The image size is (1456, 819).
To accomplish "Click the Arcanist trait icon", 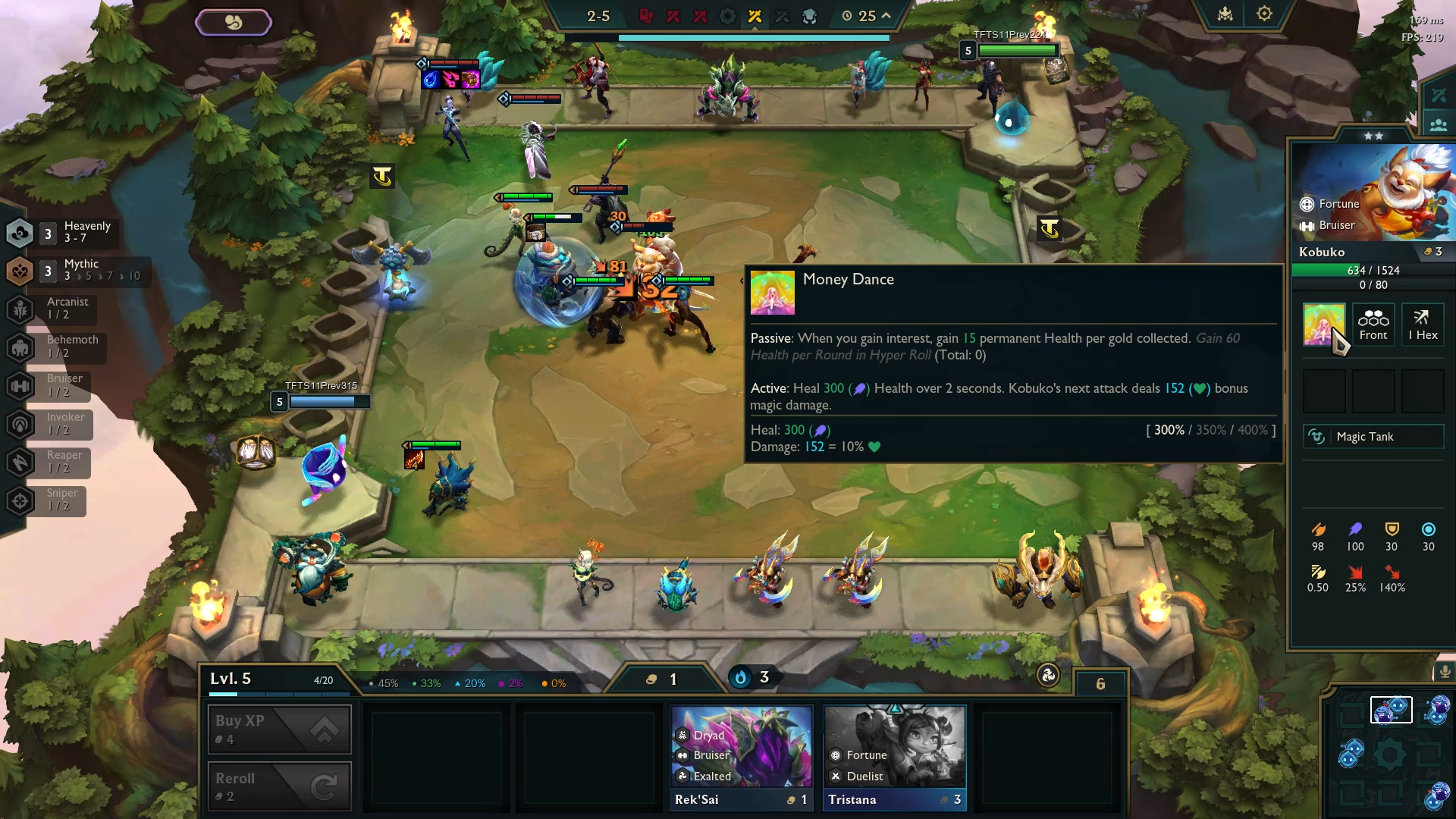I will [x=20, y=309].
